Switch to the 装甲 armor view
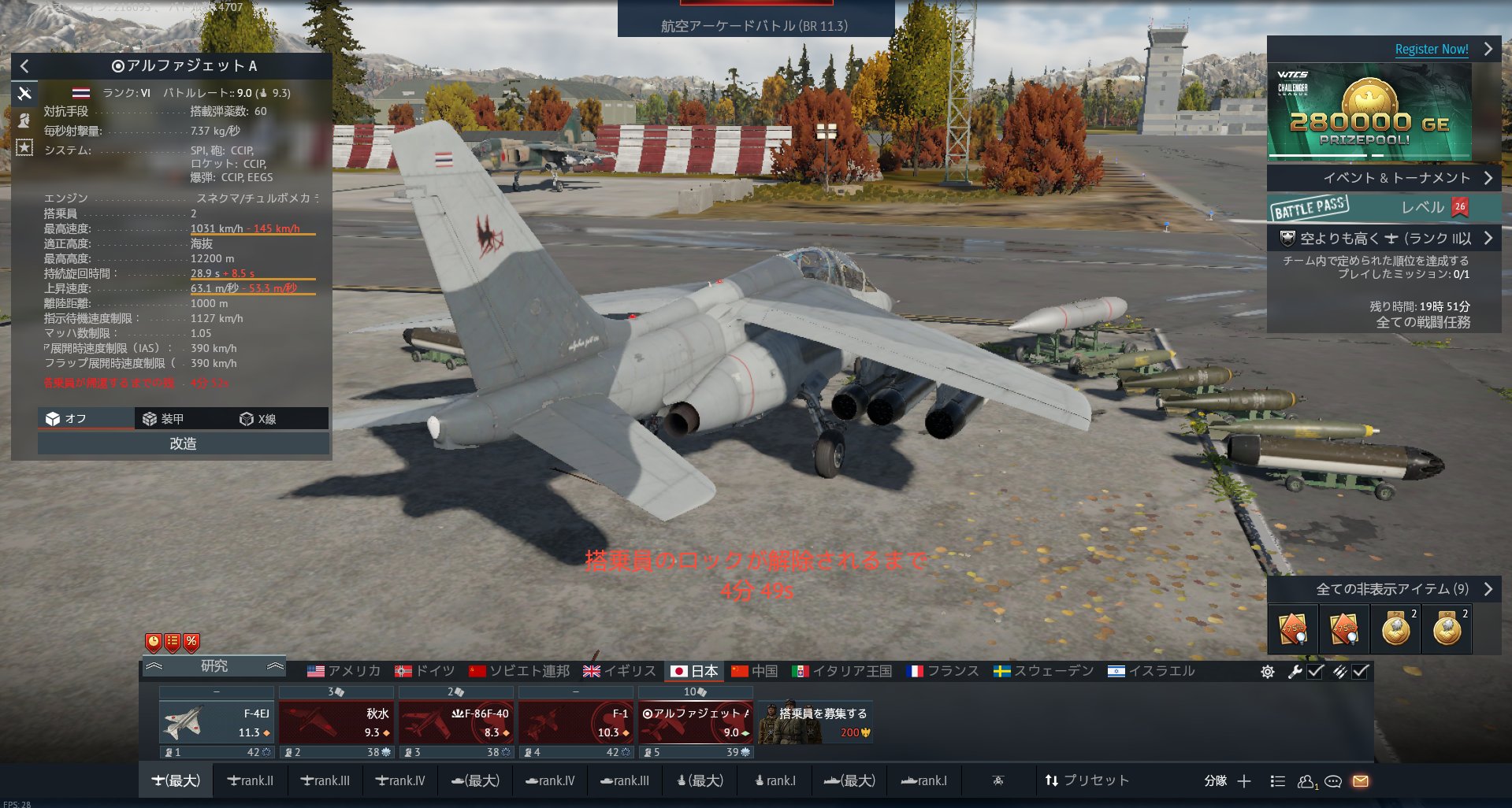This screenshot has width=1512, height=808. pos(163,419)
